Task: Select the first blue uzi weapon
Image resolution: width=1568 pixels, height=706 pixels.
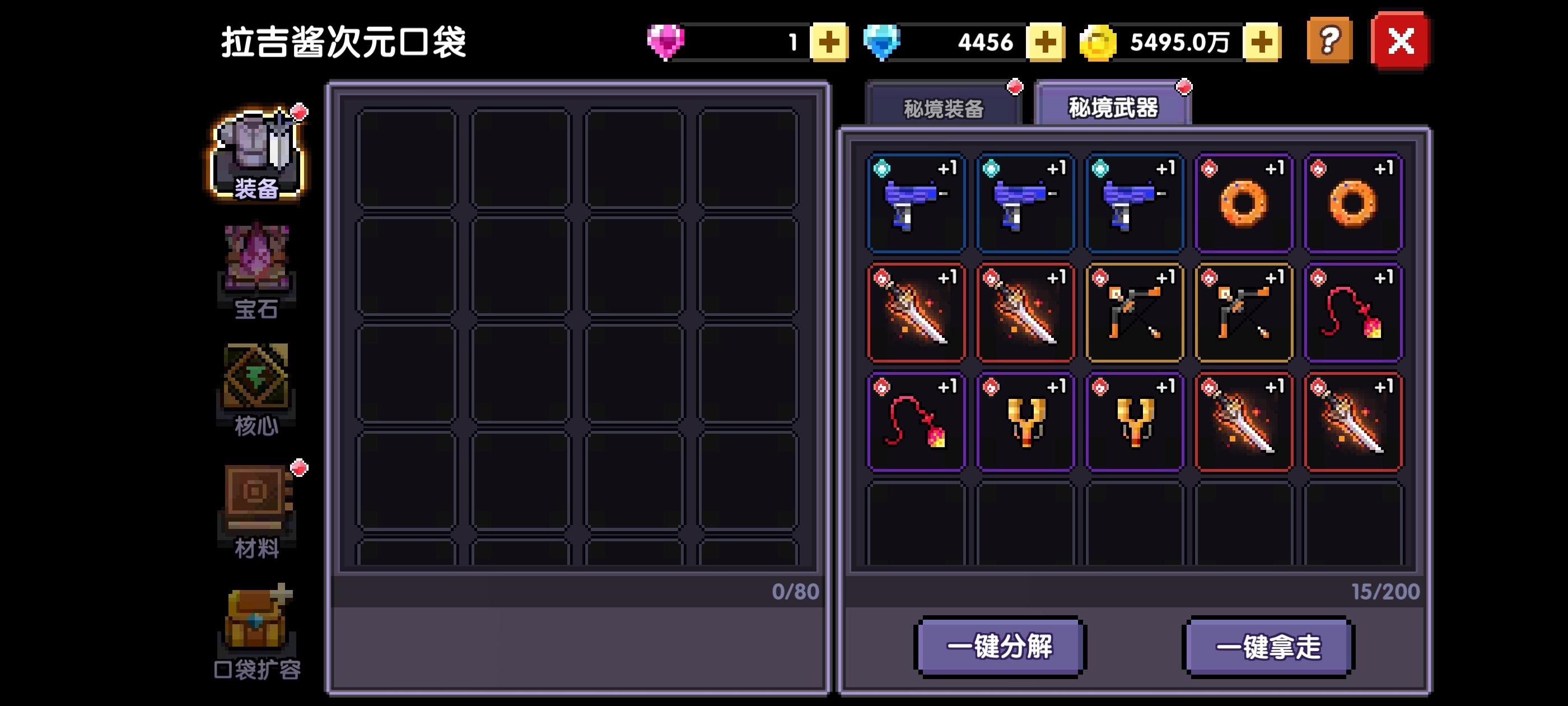Action: tap(916, 203)
